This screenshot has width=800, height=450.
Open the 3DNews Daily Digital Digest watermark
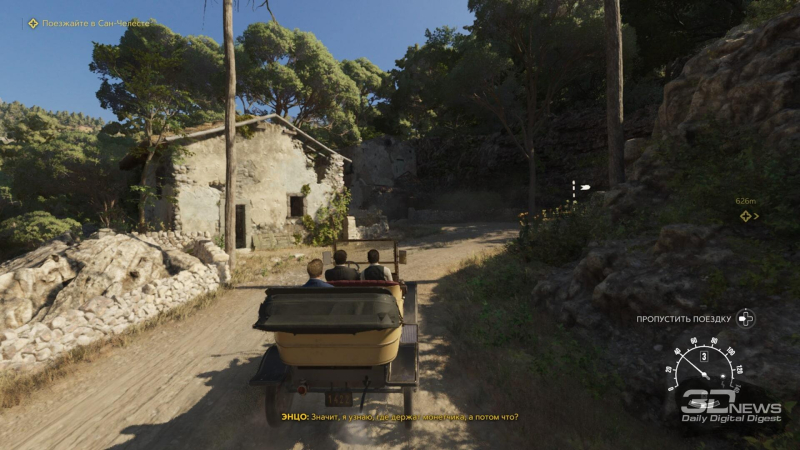[729, 406]
